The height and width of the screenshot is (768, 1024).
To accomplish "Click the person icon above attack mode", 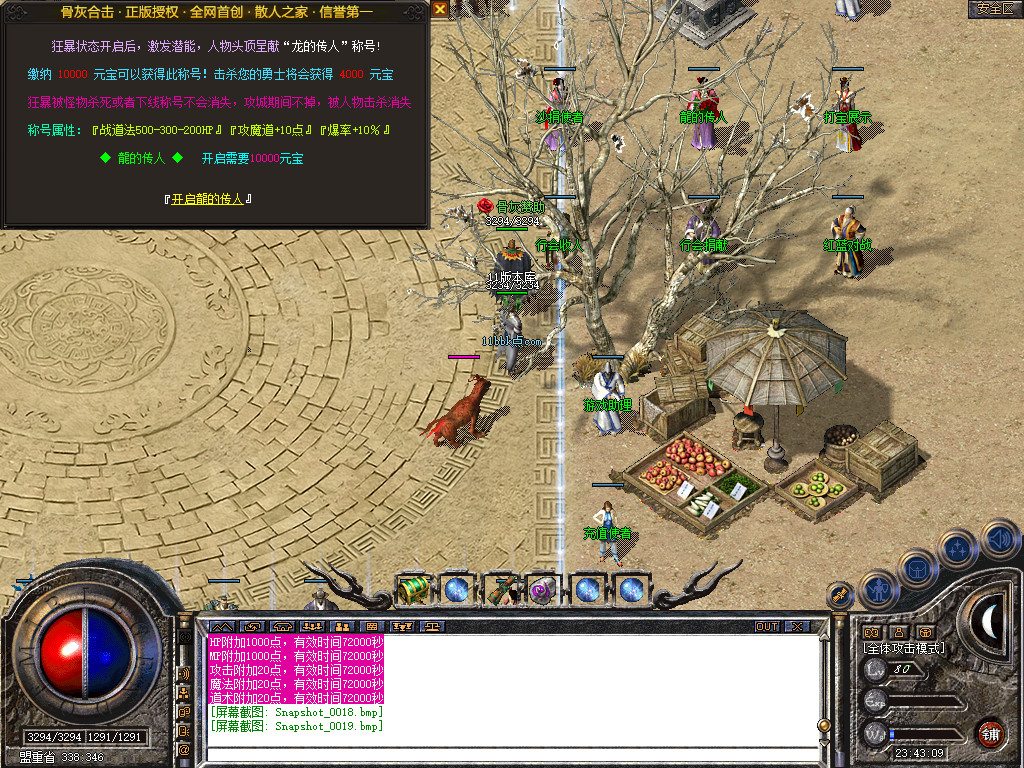I will [899, 632].
